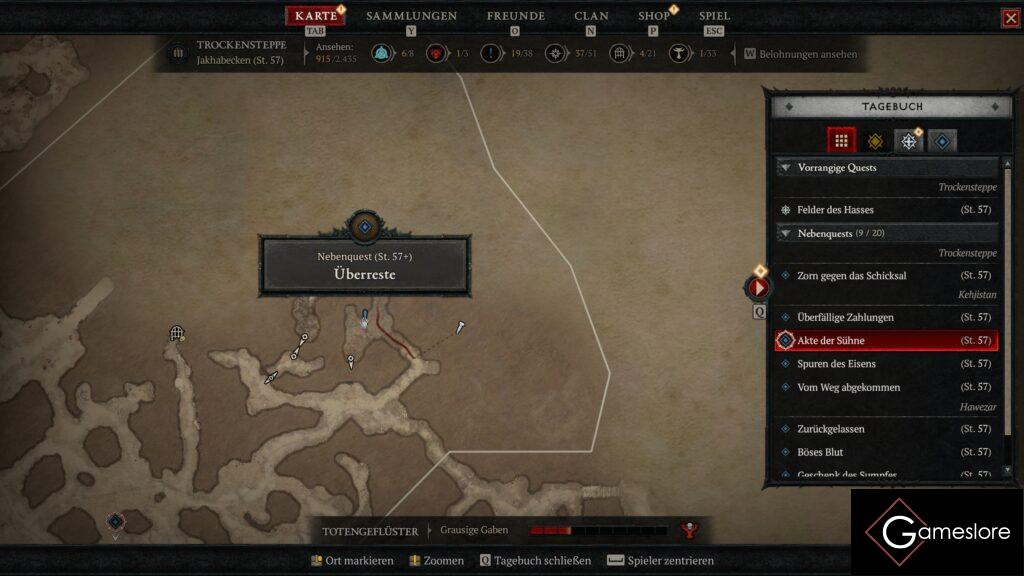Close the map screen with the X
The height and width of the screenshot is (576, 1024).
1010,18
